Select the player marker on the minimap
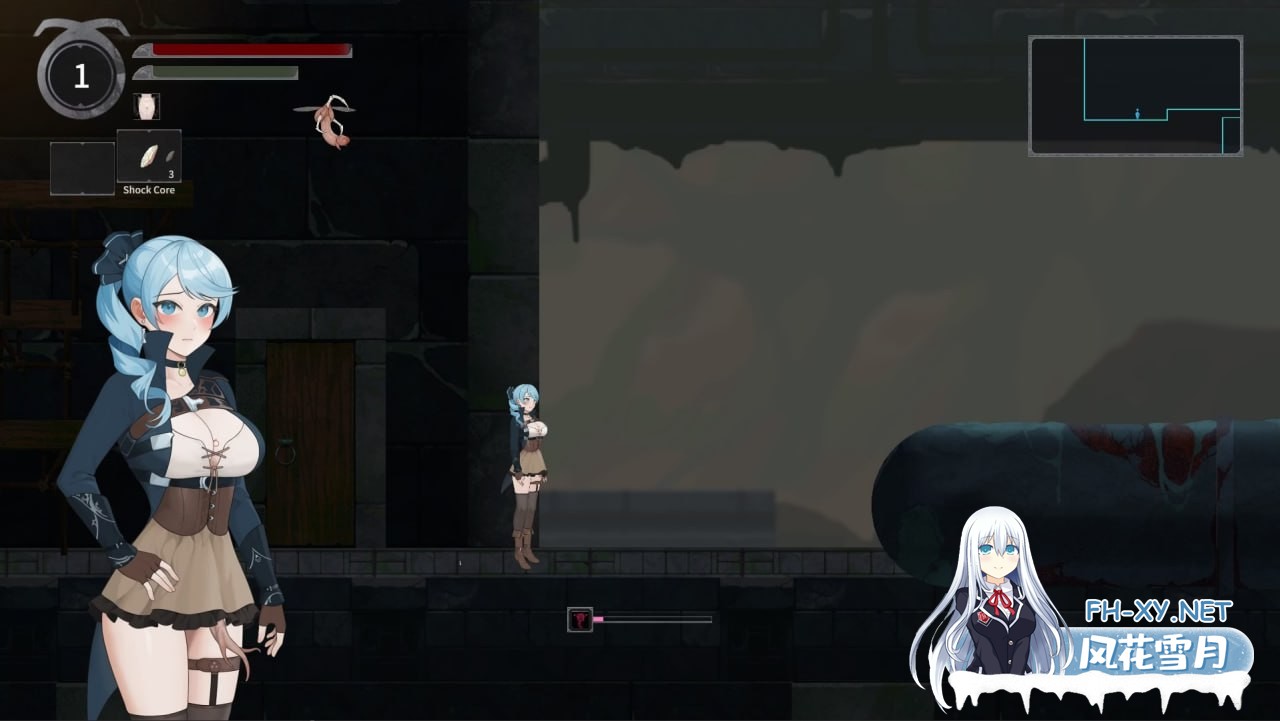Screen dimensions: 1280x721 tap(1138, 113)
